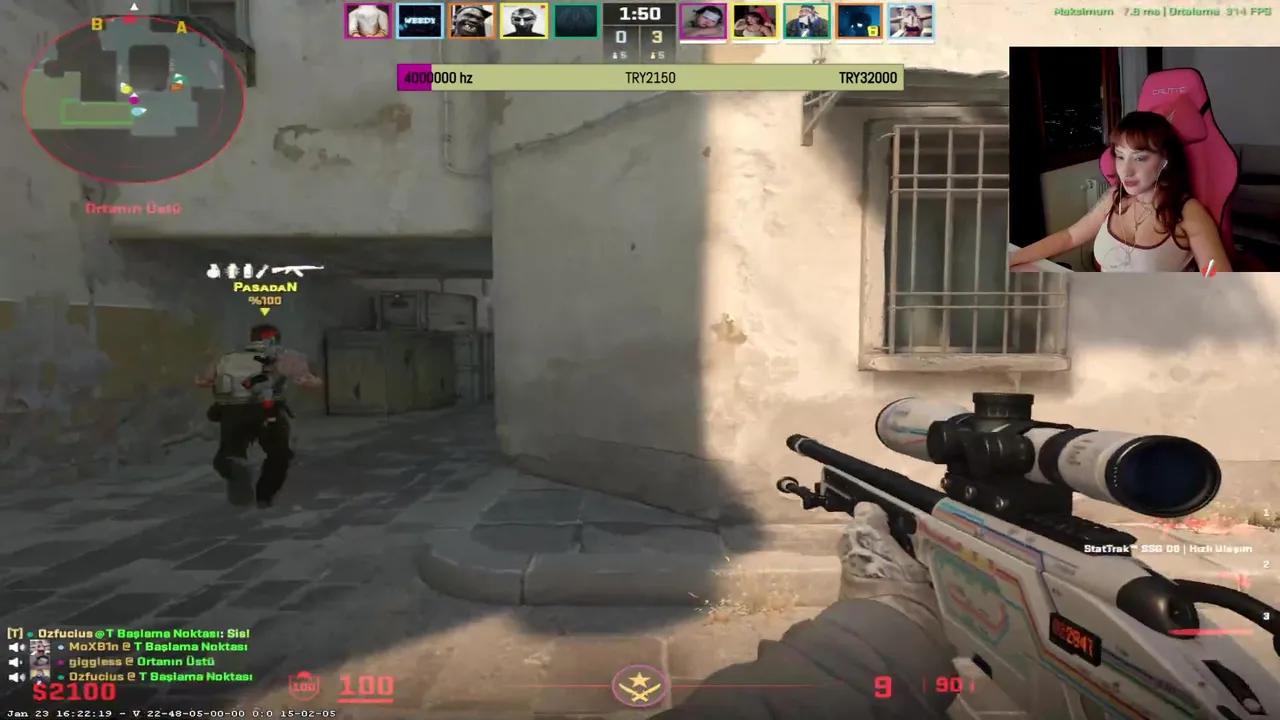Click the StatTrak SSG 08 weapon name label
Viewport: 1280px width, 720px height.
1168,548
